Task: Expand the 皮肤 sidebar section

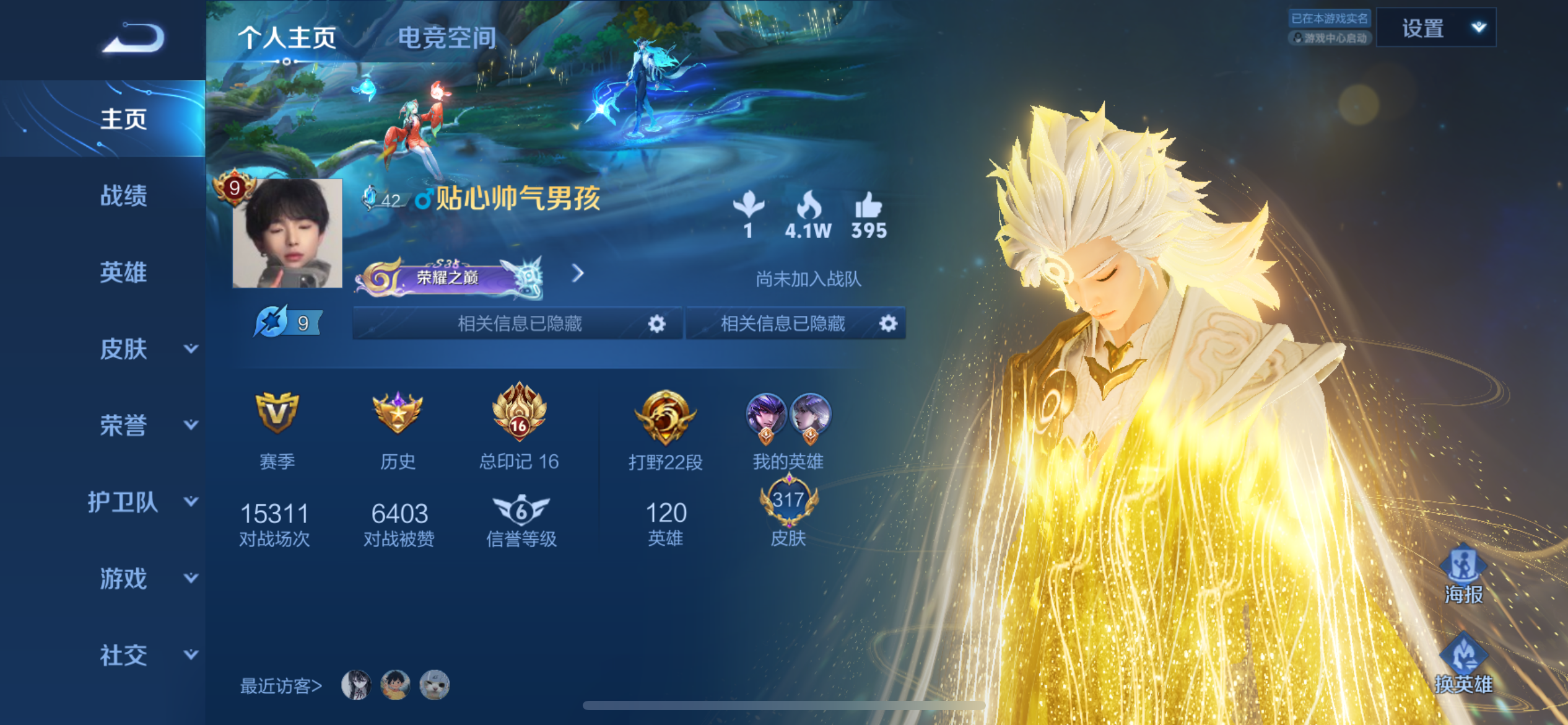Action: click(x=146, y=349)
